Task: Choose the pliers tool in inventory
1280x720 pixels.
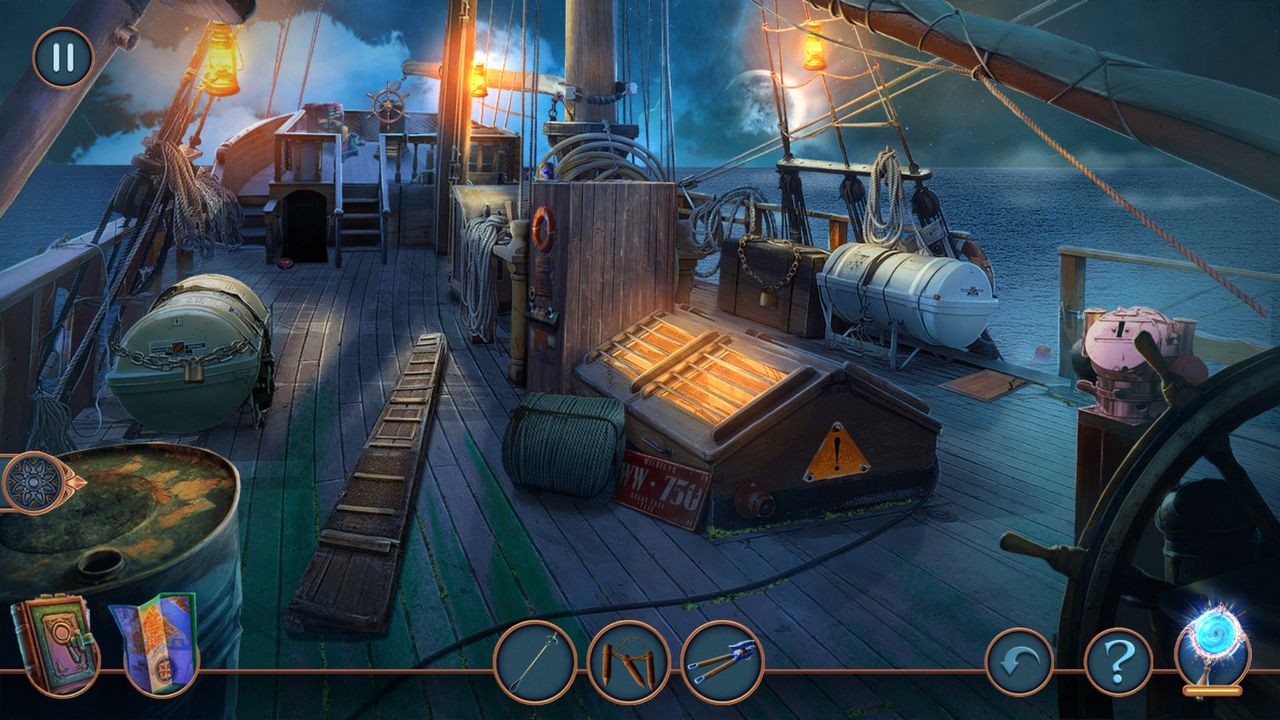Action: [722, 662]
